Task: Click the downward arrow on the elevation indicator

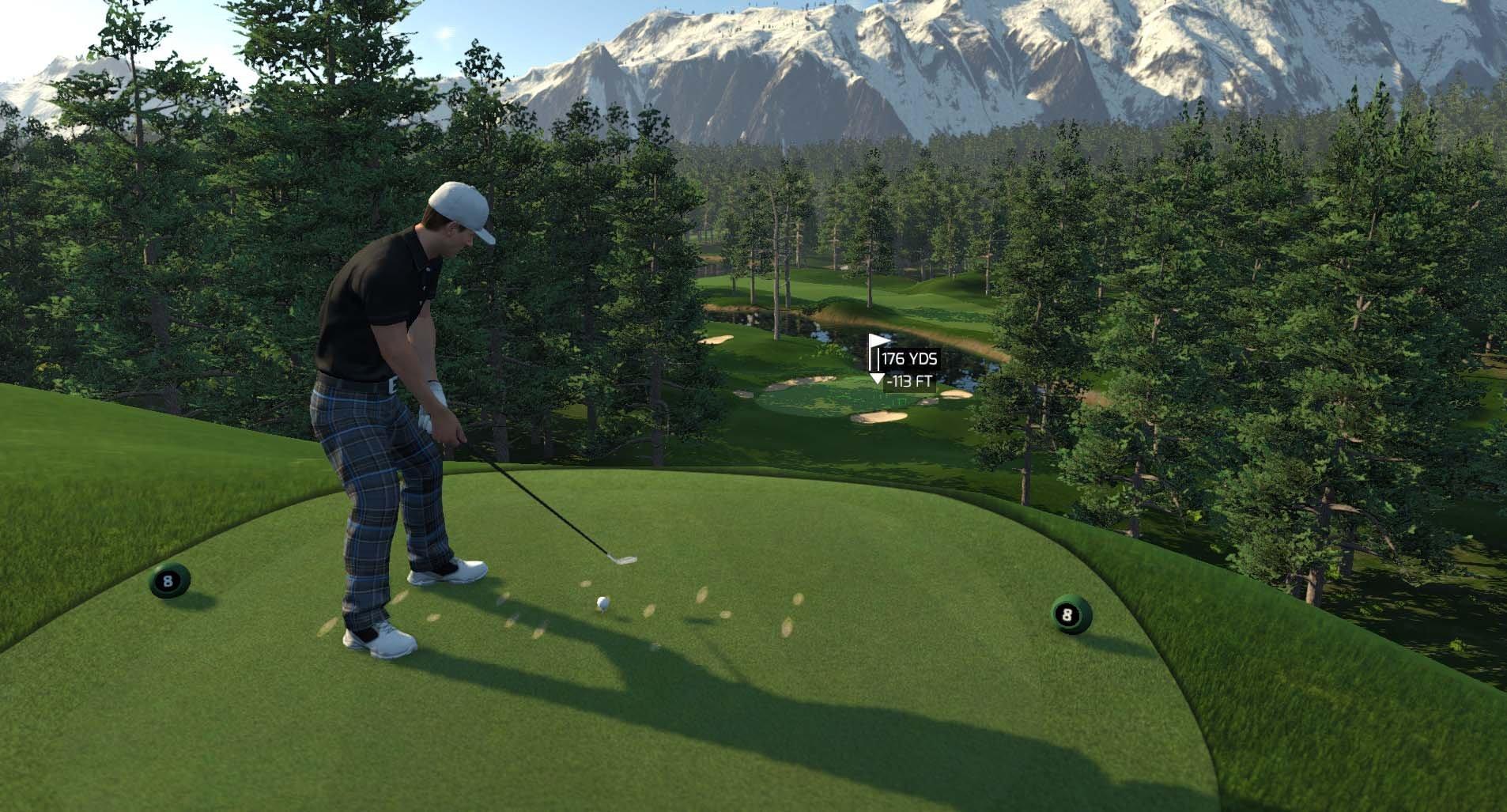Action: click(x=876, y=380)
